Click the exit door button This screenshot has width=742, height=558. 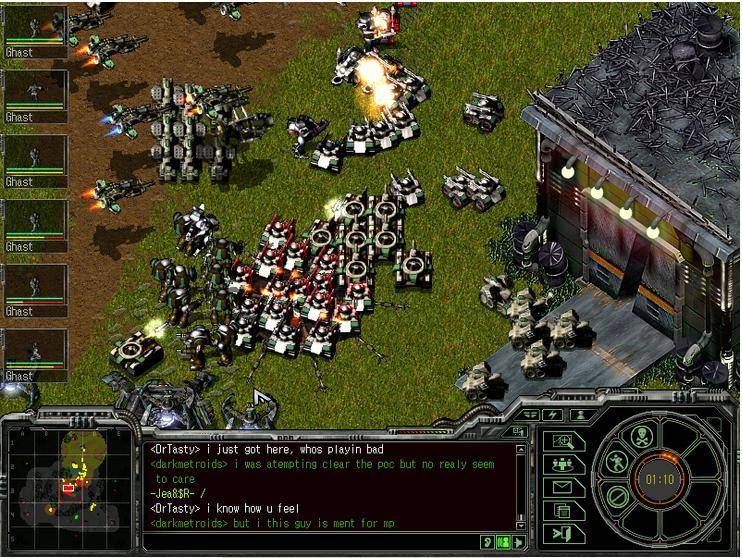point(563,534)
